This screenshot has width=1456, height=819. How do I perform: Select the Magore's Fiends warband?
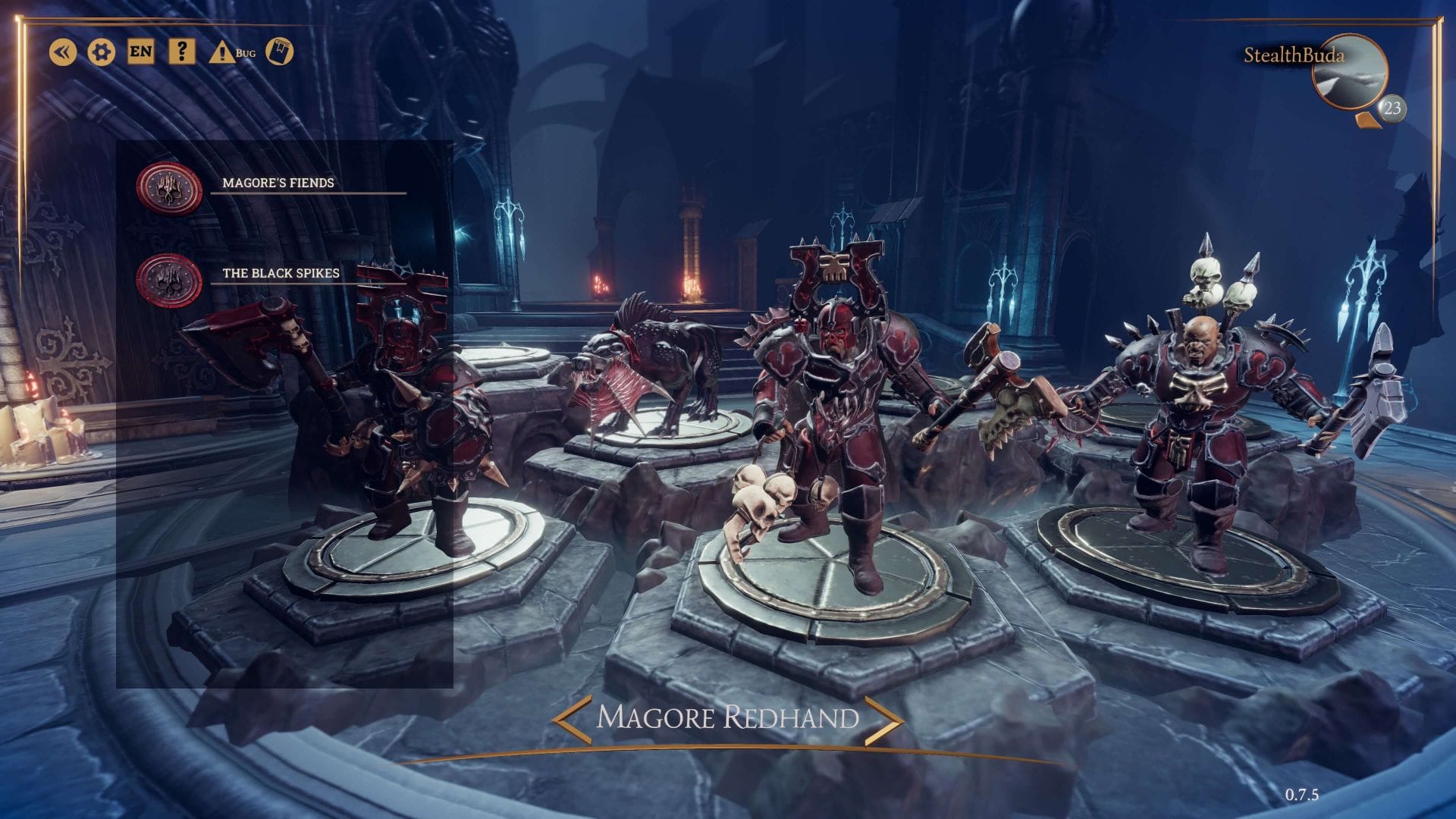click(x=278, y=183)
